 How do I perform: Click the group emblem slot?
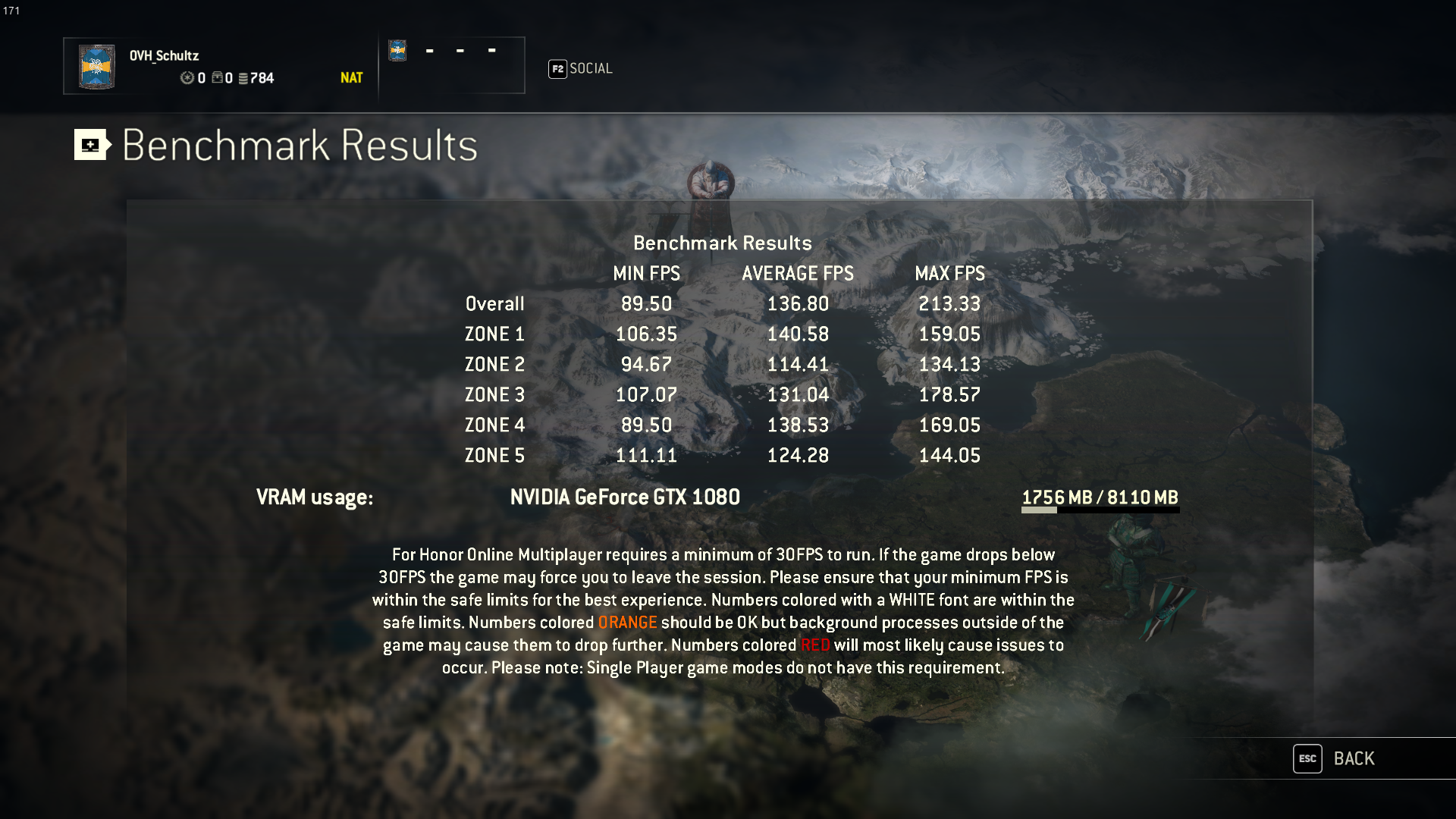pyautogui.click(x=397, y=51)
